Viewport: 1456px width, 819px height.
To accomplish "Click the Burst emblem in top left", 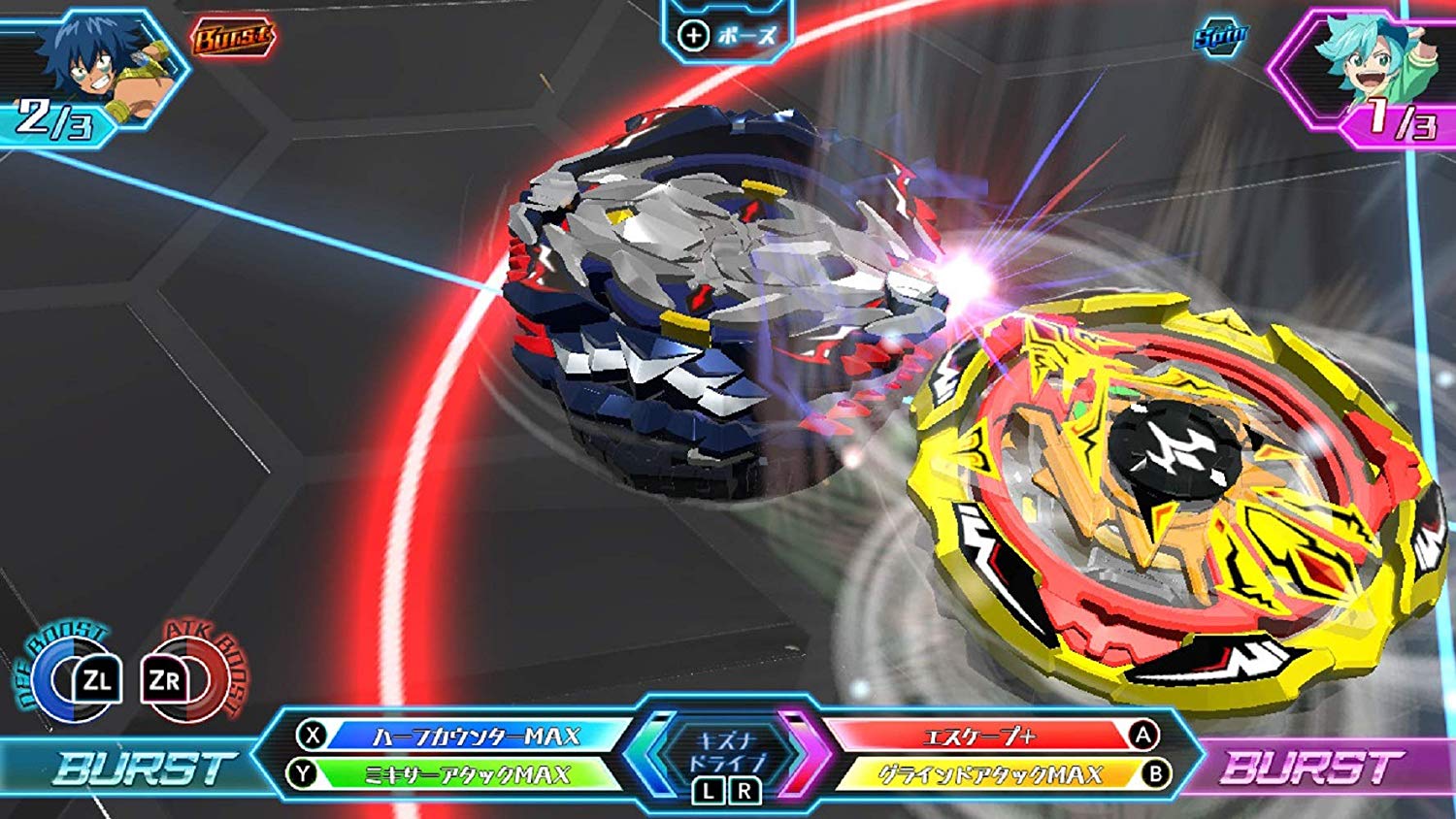I will click(x=234, y=37).
